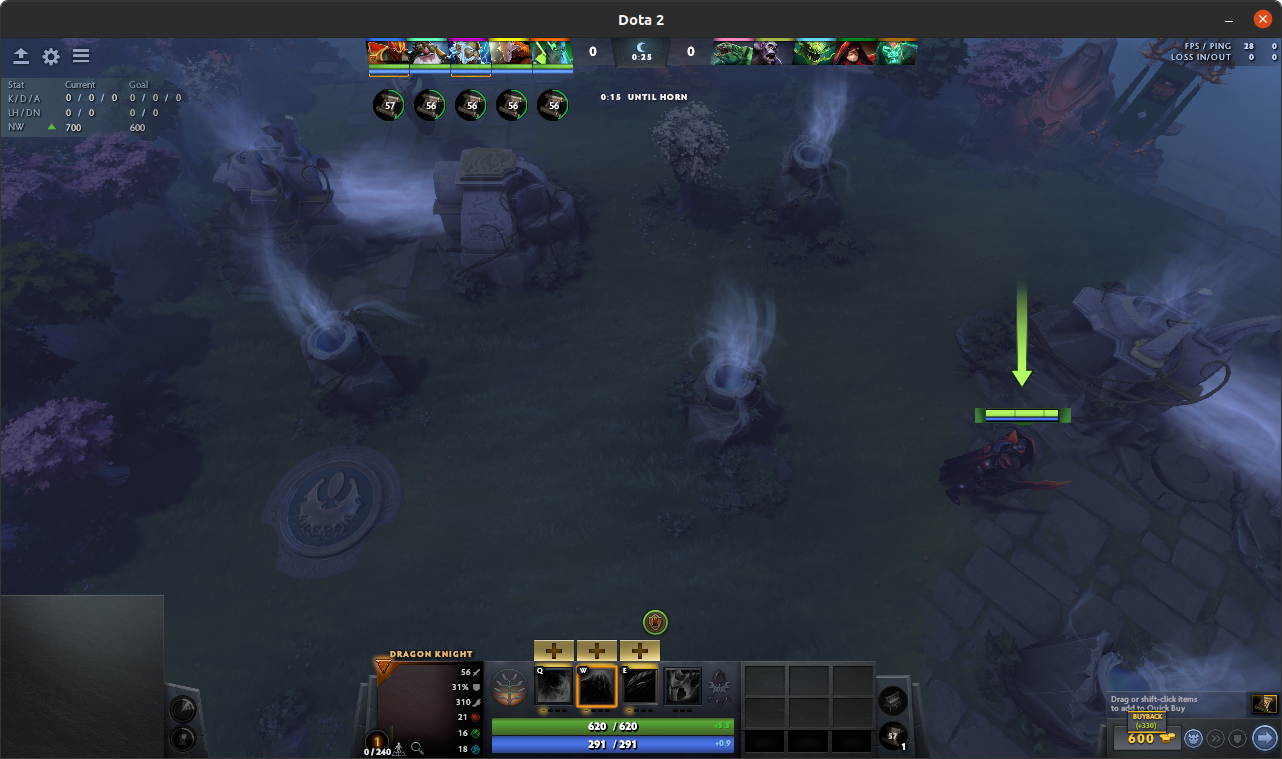The width and height of the screenshot is (1282, 759).
Task: Select the Dragon Tail ability slot
Action: pos(597,688)
